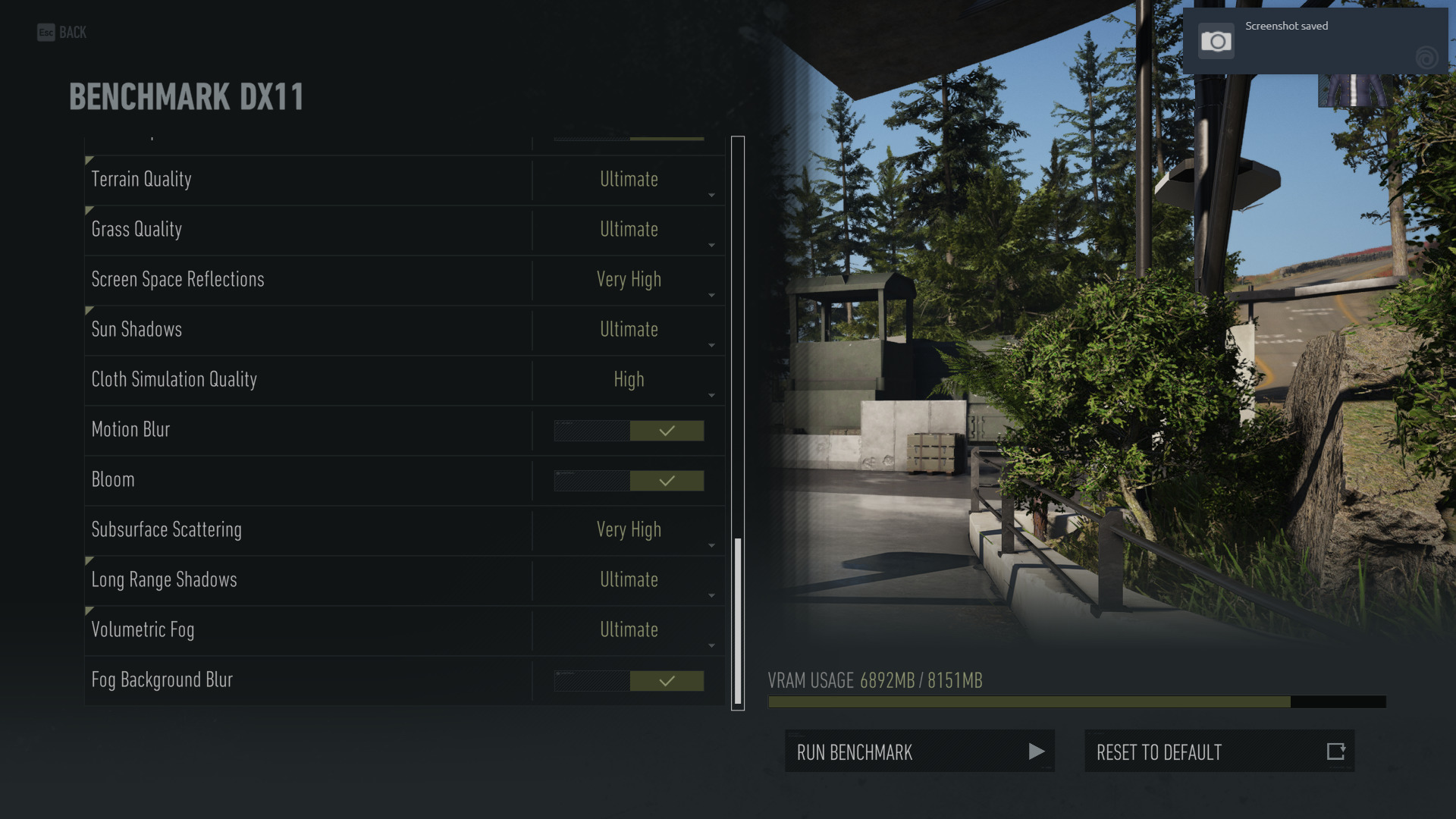Image resolution: width=1456 pixels, height=819 pixels.
Task: Disable Fog Background Blur toggle
Action: pyautogui.click(x=629, y=681)
